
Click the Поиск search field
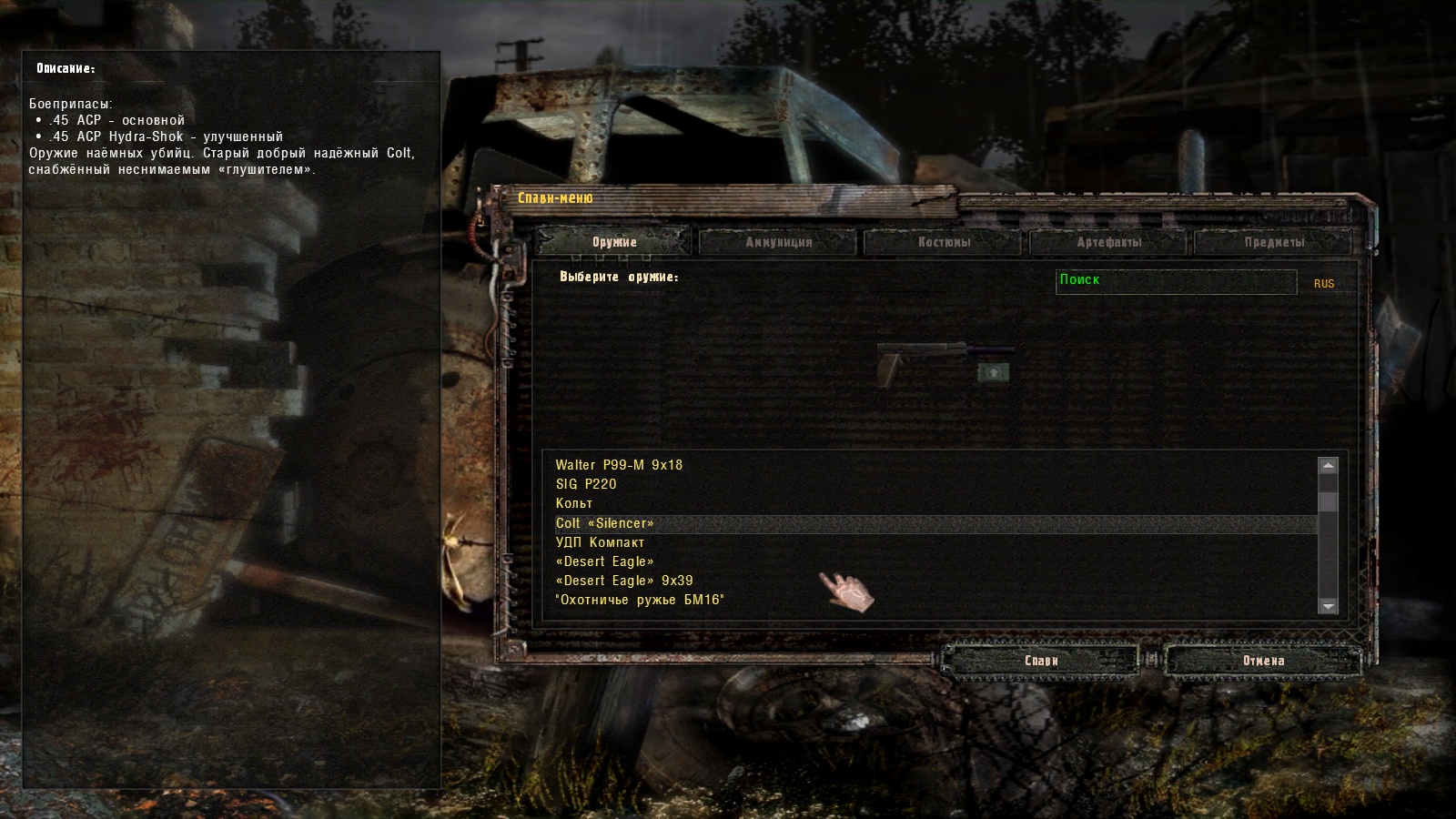[1176, 281]
